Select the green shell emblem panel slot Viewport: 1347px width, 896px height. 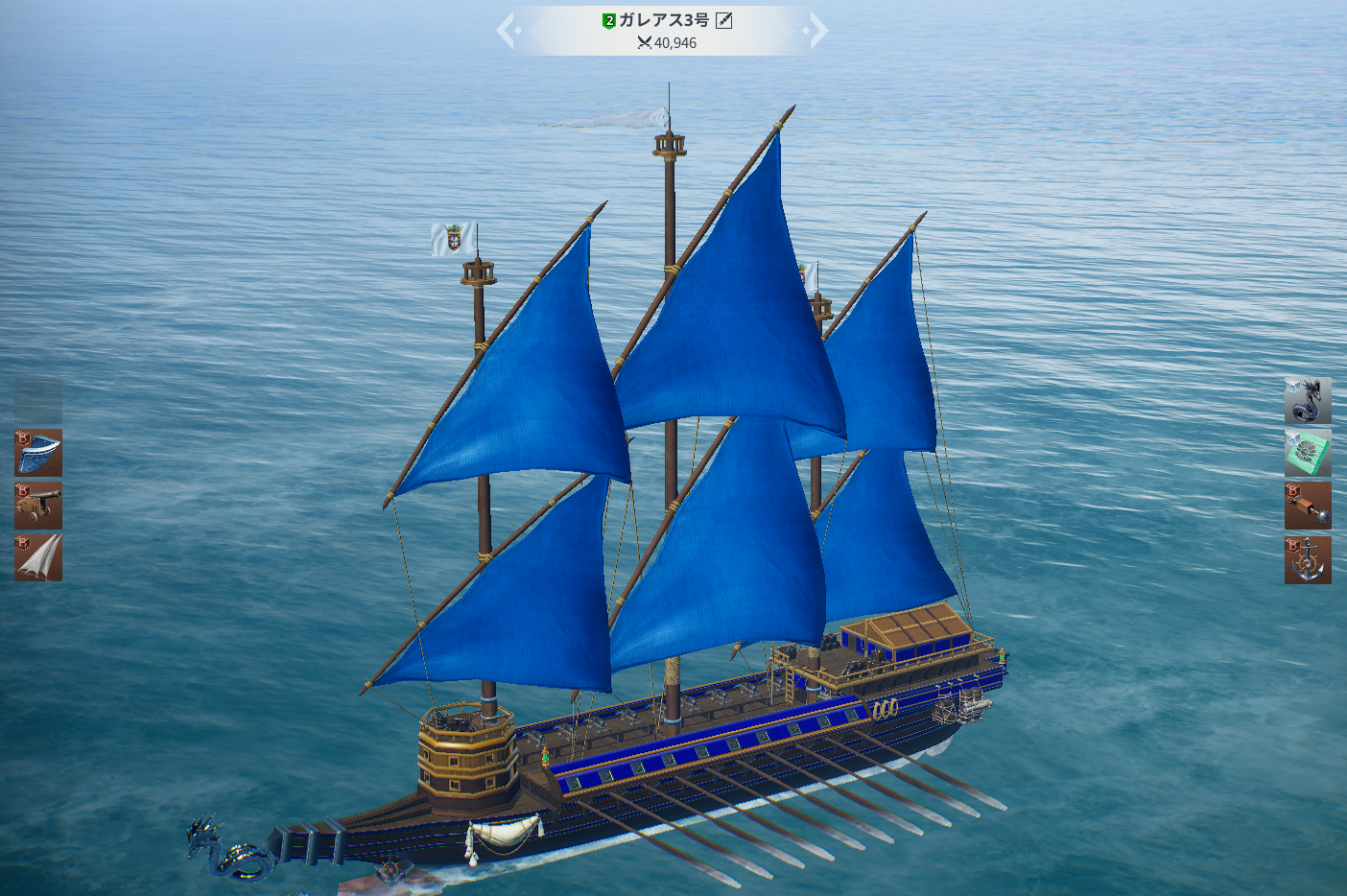click(x=1308, y=453)
